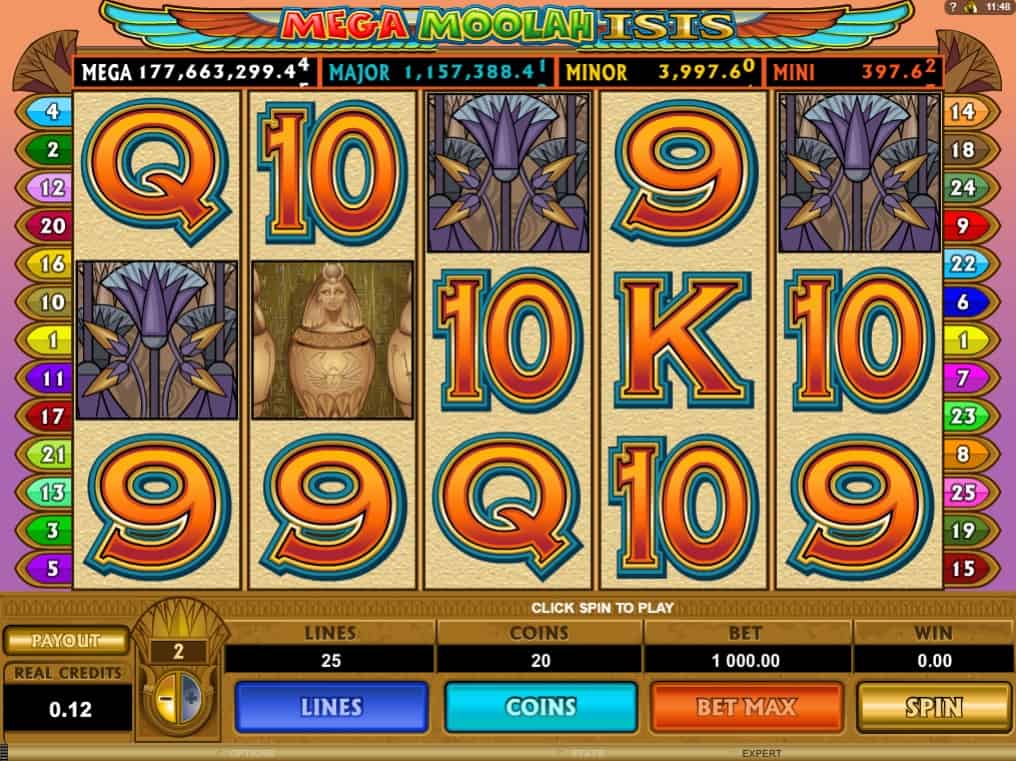Open the PAYOUT table

[66, 641]
